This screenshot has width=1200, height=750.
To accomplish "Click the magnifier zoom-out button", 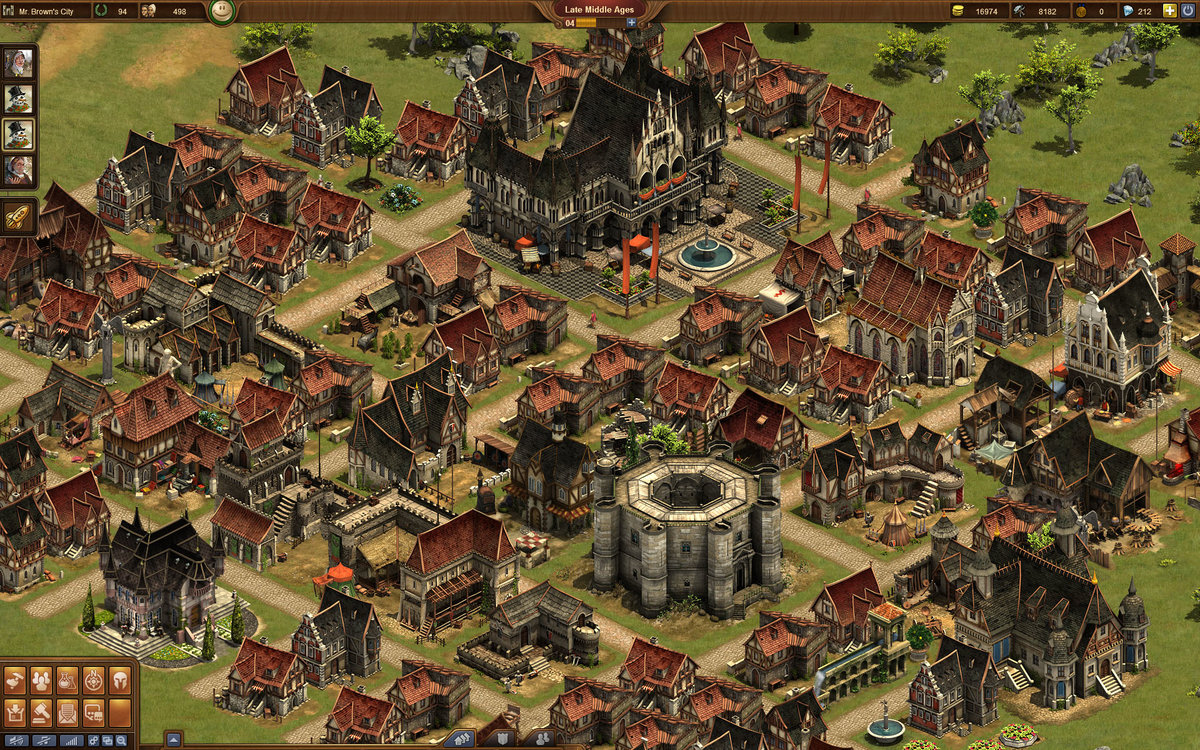I will 121,741.
